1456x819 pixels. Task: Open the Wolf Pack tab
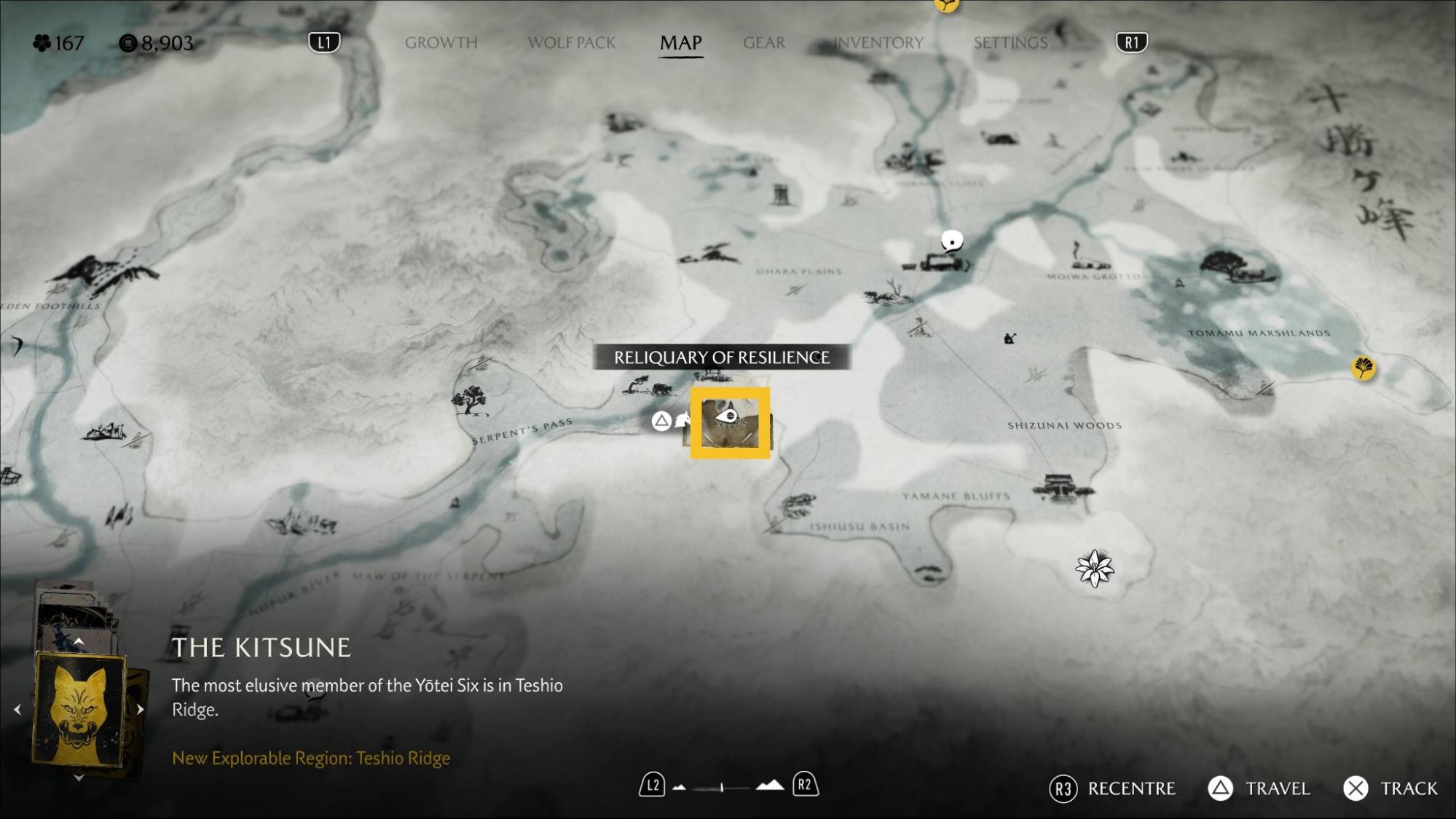[571, 43]
